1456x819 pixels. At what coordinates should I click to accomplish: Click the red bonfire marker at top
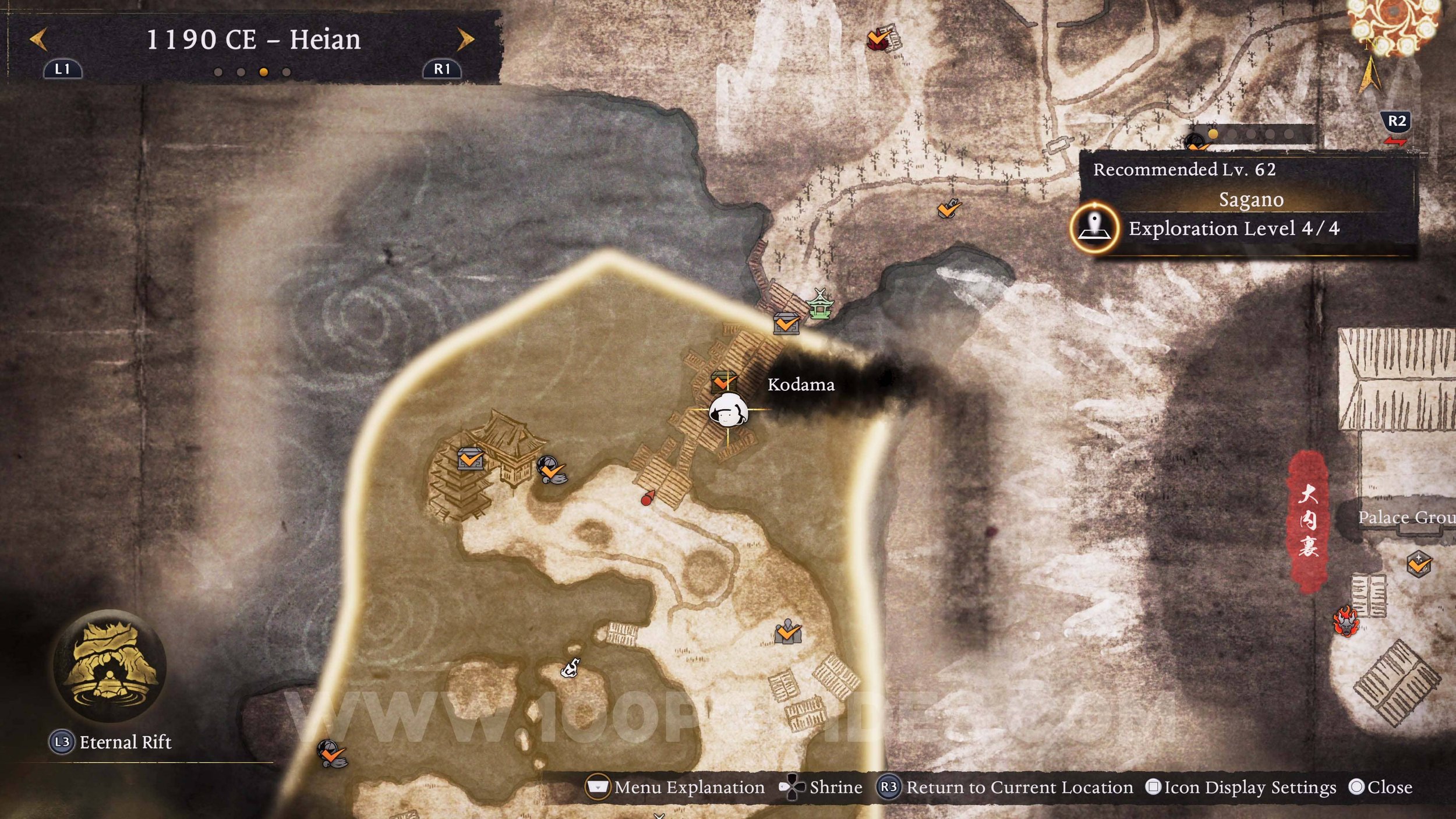click(877, 40)
